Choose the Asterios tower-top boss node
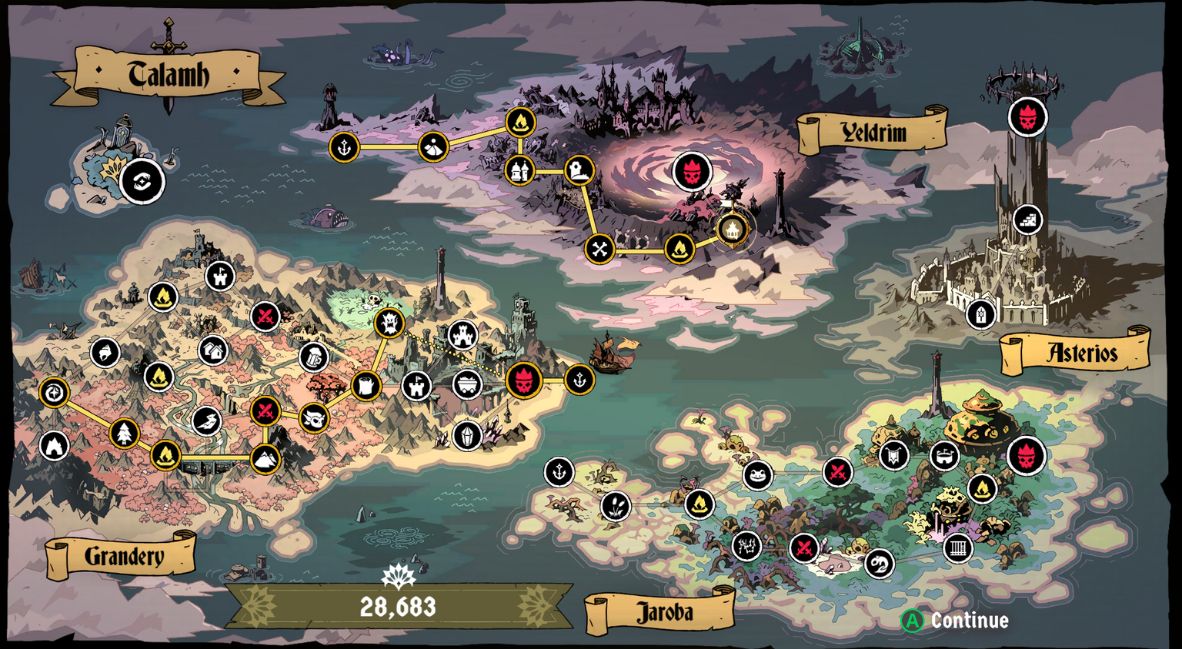 1026,117
